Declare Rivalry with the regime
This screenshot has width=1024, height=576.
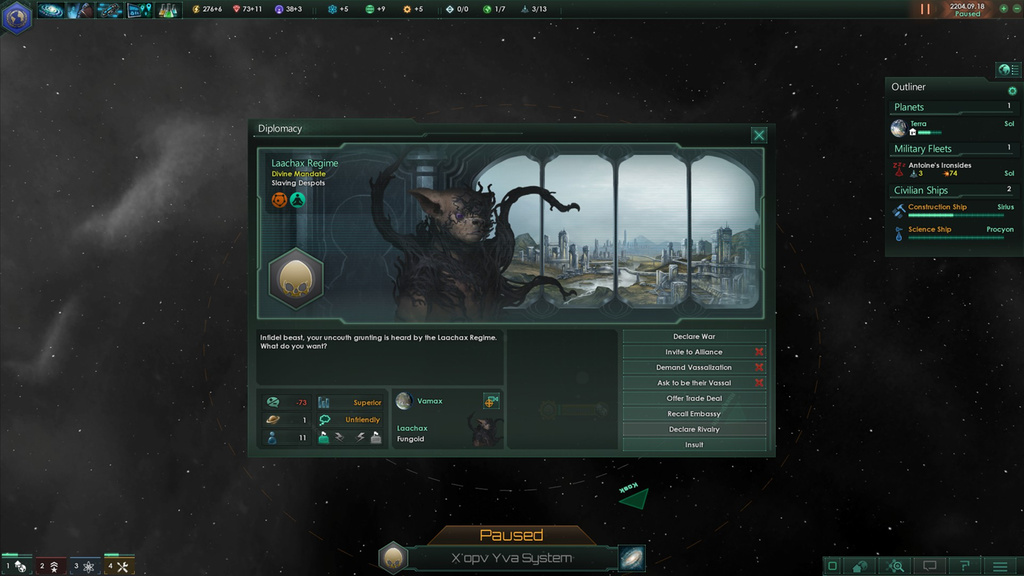pyautogui.click(x=694, y=430)
